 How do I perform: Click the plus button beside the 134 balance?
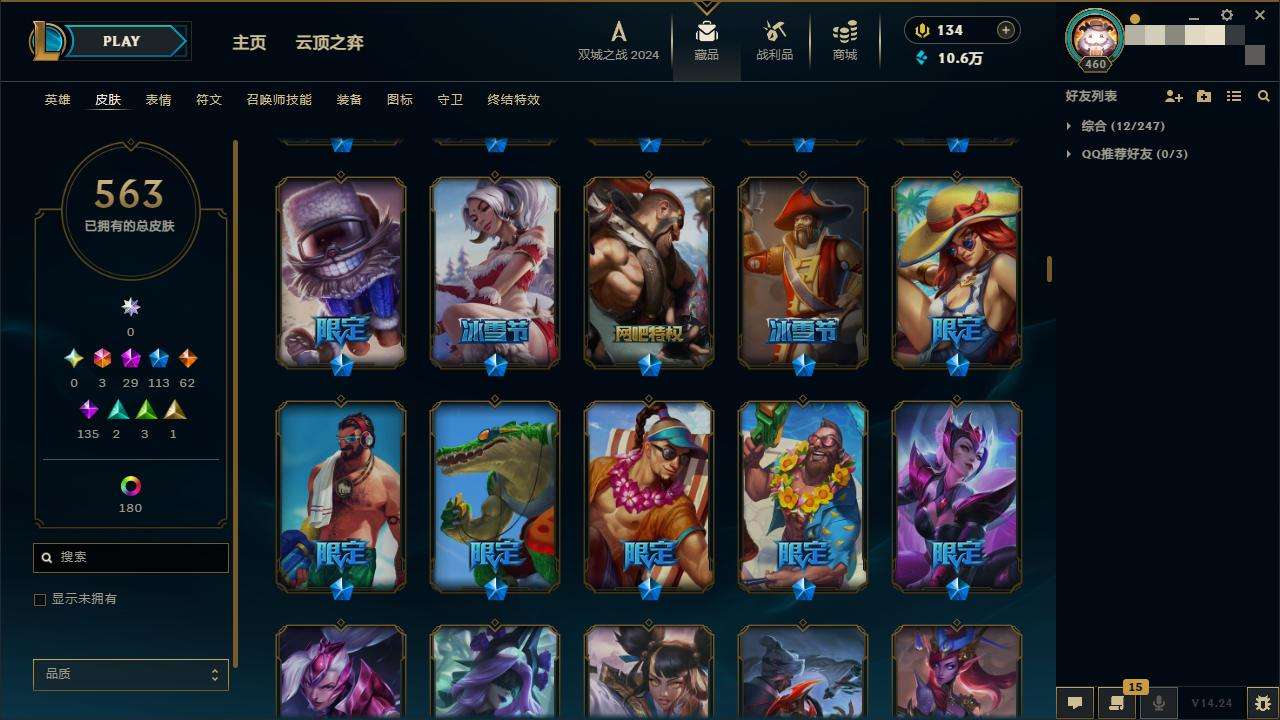click(x=1006, y=30)
